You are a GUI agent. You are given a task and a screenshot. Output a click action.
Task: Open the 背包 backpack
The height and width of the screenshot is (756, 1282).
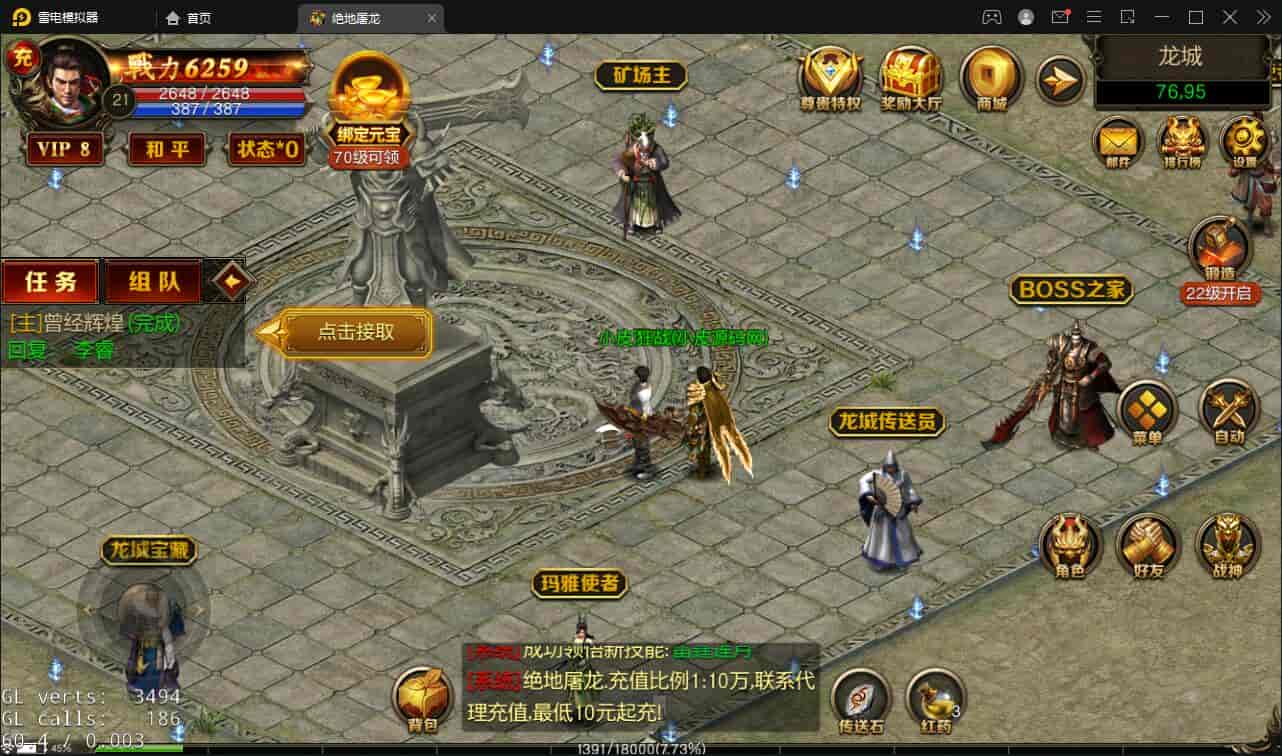(423, 698)
